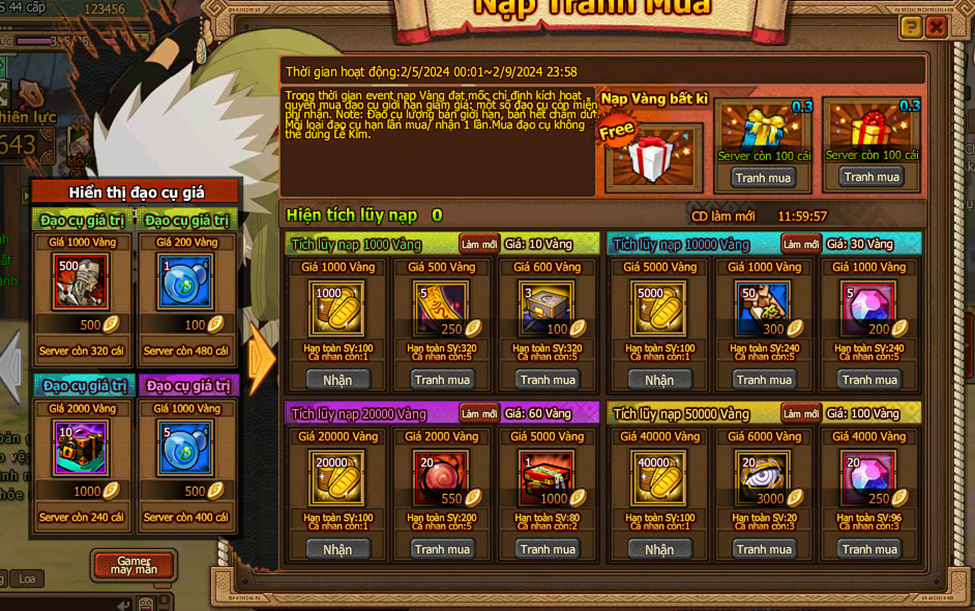Click Làm mới on the 10000 Vàng tier
Image resolution: width=975 pixels, height=611 pixels.
pyautogui.click(x=800, y=245)
